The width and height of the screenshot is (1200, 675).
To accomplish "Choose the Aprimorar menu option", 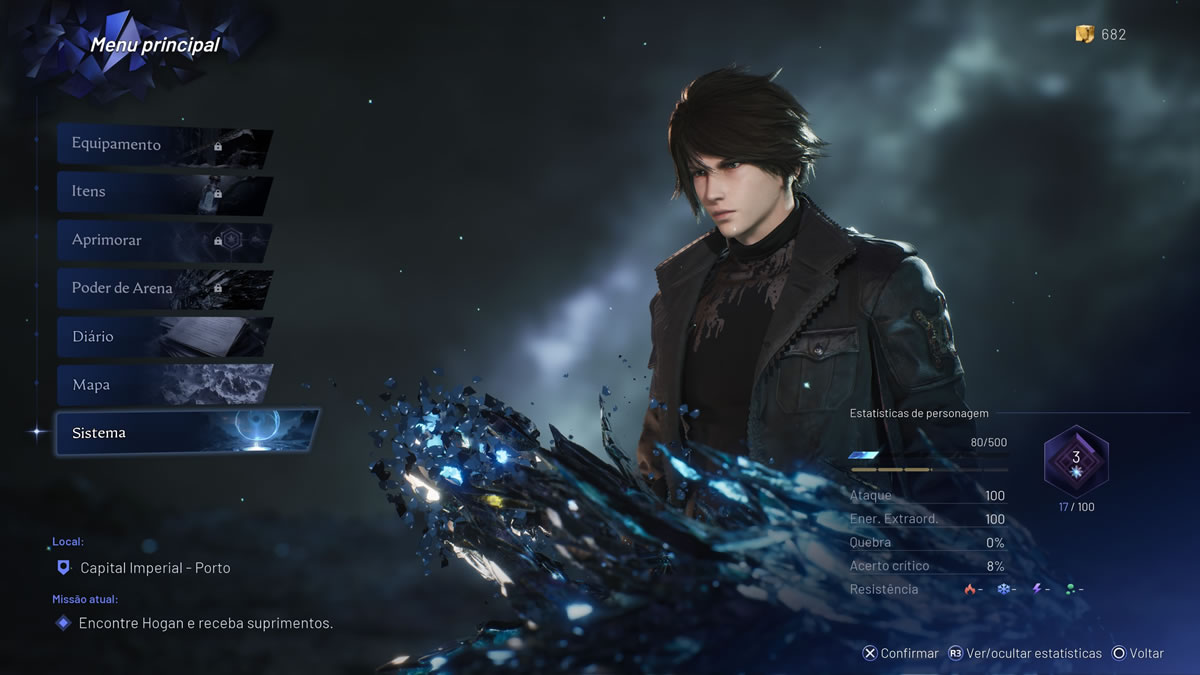I will [163, 241].
